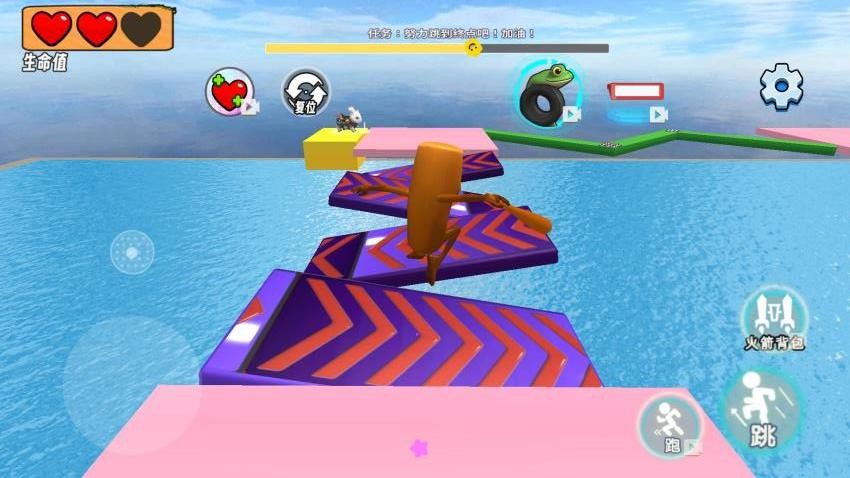Tap the small camera view control

tap(132, 252)
